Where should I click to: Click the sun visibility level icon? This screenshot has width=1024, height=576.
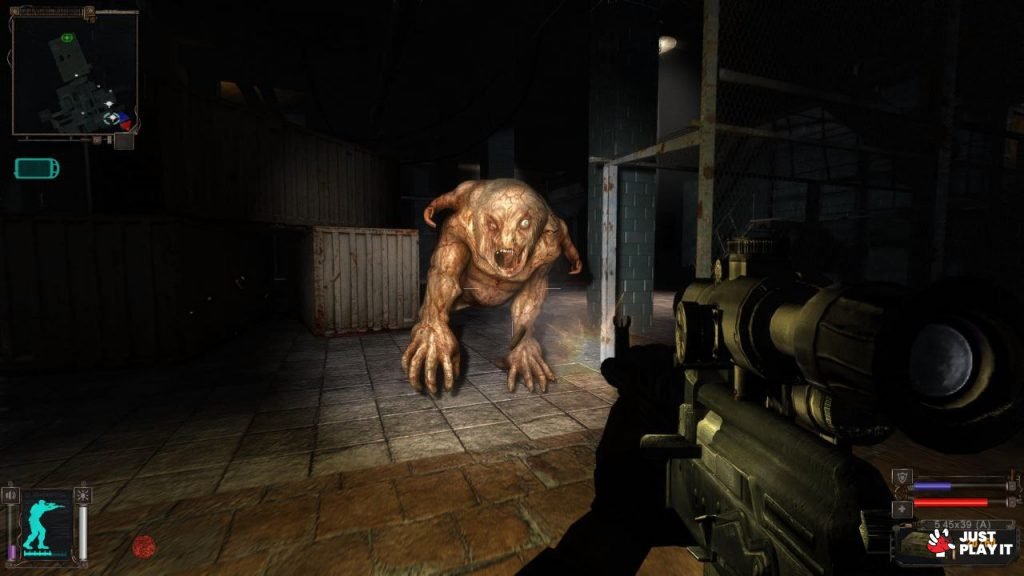point(82,495)
